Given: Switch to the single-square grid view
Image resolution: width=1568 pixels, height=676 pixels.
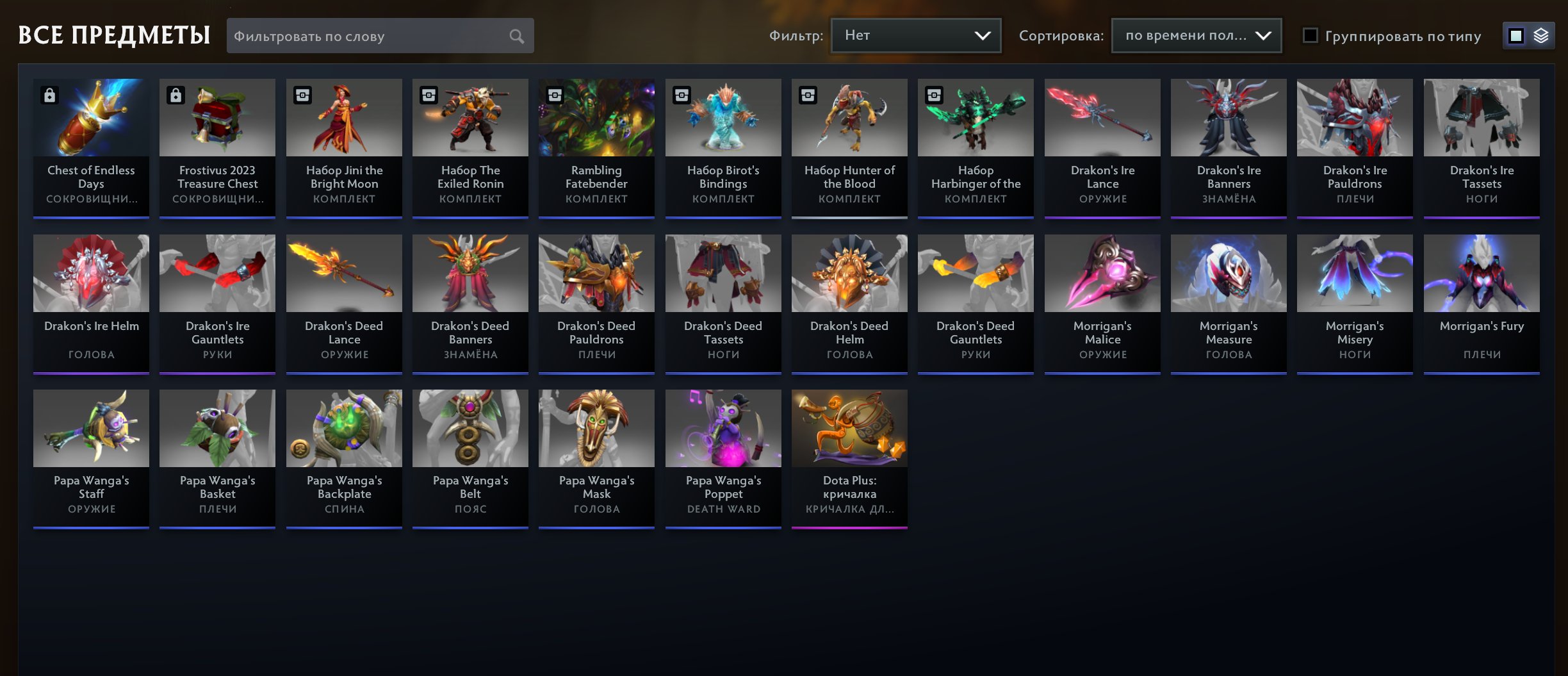Looking at the screenshot, I should 1516,36.
